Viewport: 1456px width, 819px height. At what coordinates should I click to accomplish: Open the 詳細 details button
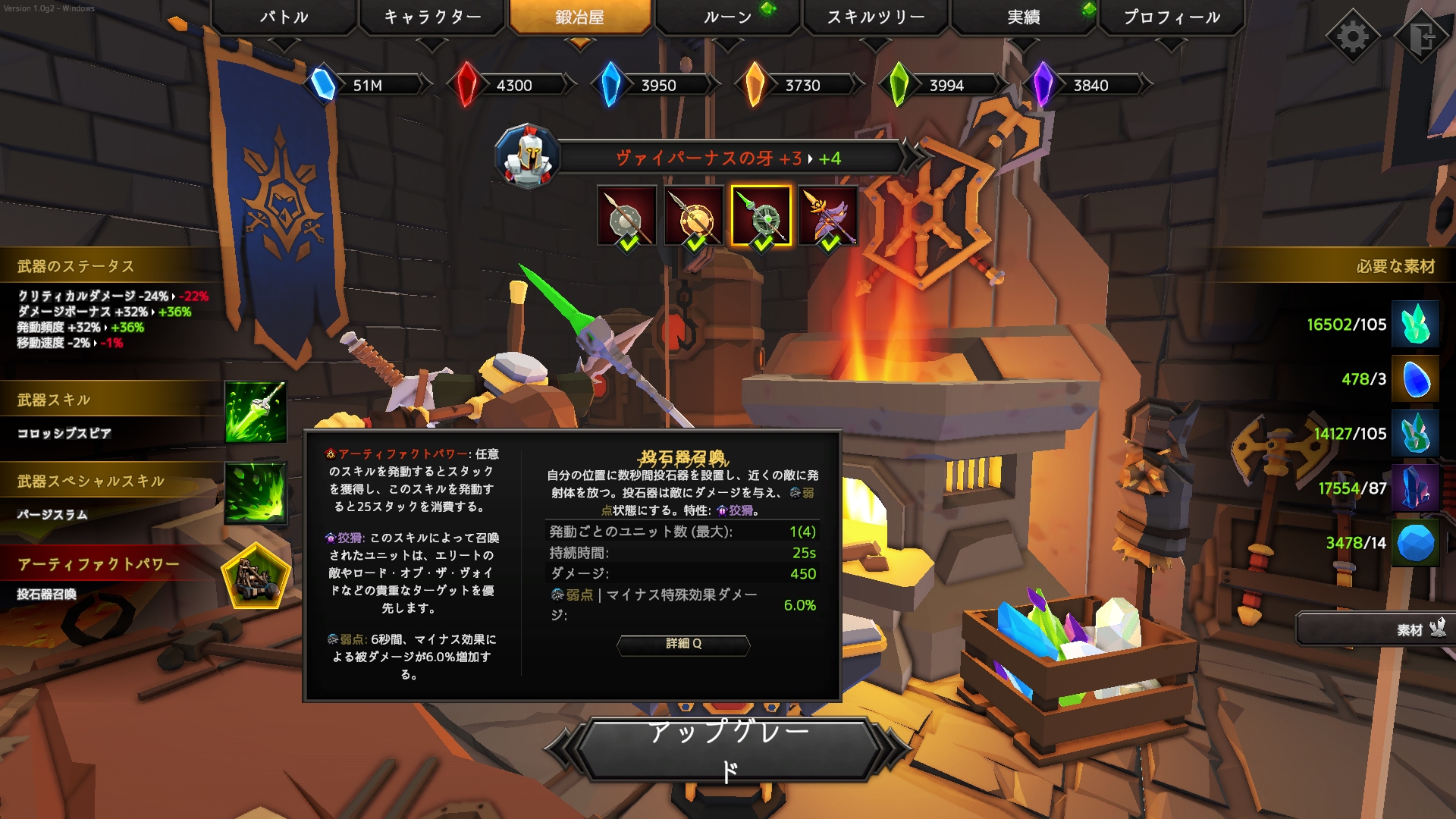[x=683, y=644]
